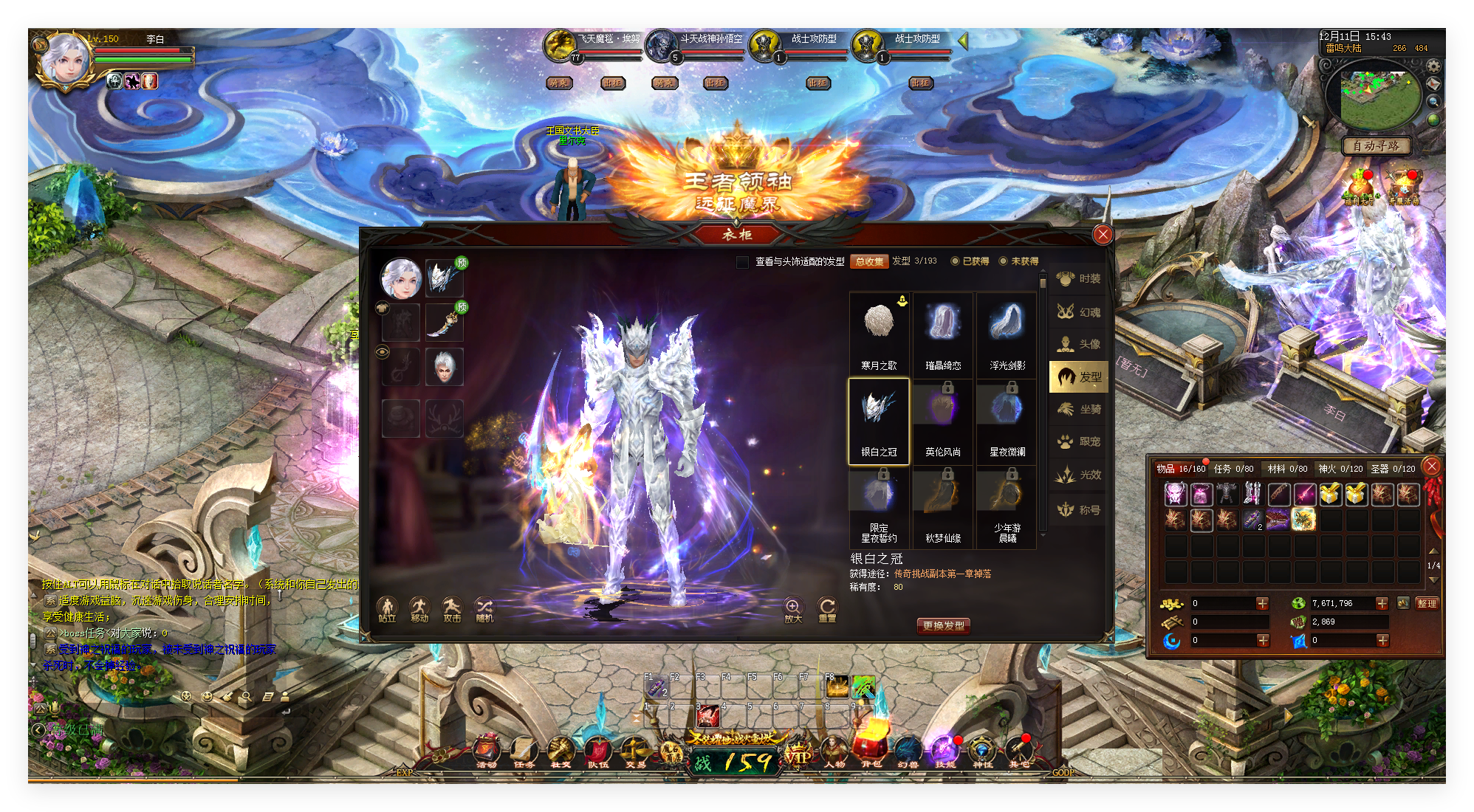
Task: Close the inventory bag panel
Action: pyautogui.click(x=1431, y=466)
